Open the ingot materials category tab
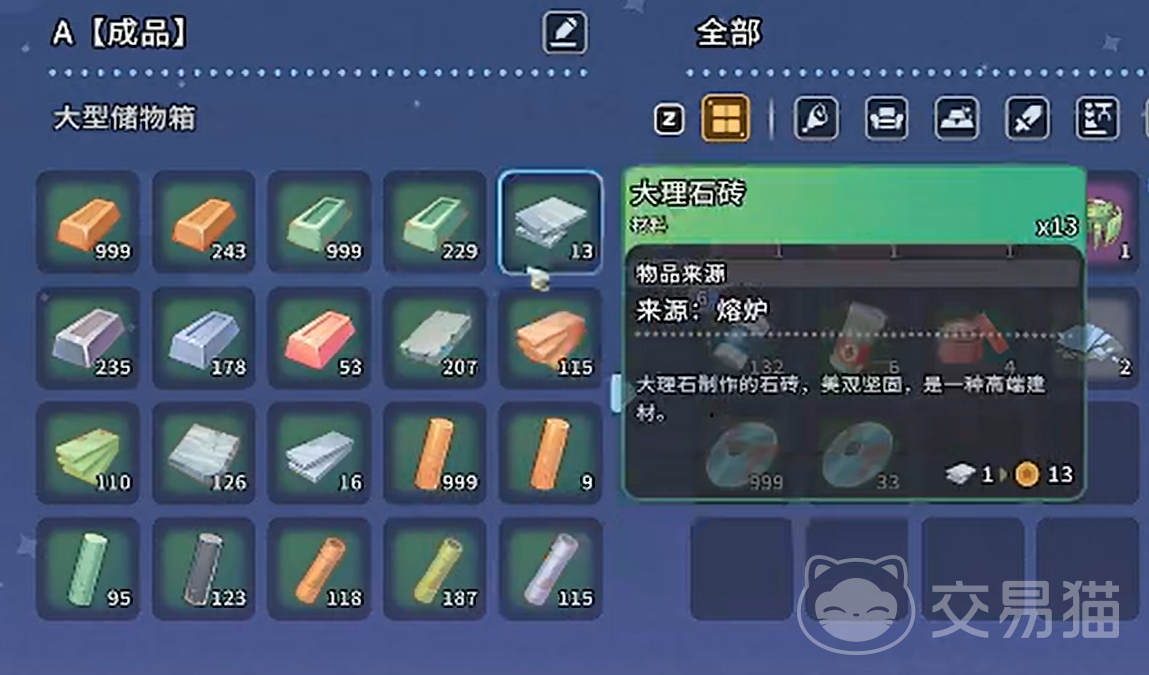 pos(956,120)
